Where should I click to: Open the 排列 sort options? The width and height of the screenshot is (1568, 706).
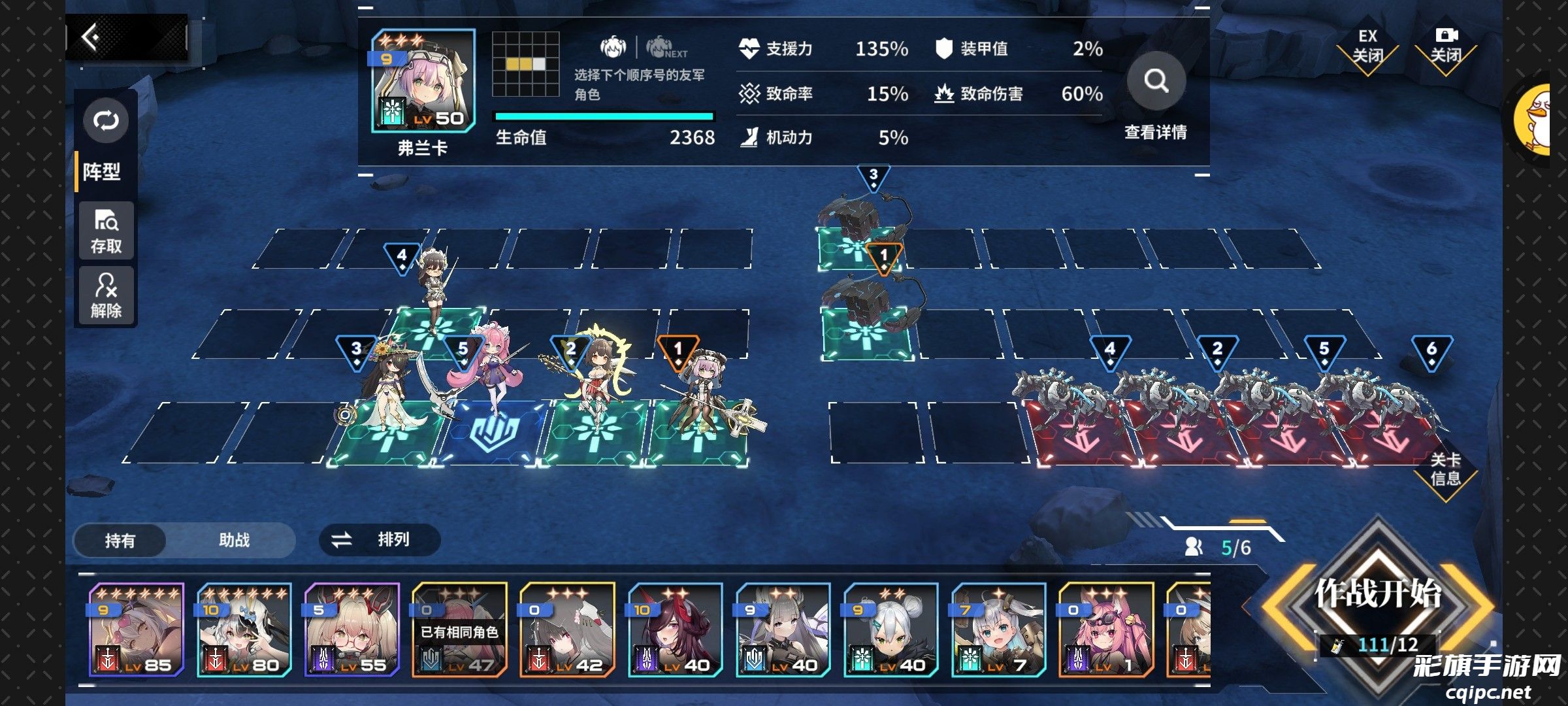pos(380,540)
